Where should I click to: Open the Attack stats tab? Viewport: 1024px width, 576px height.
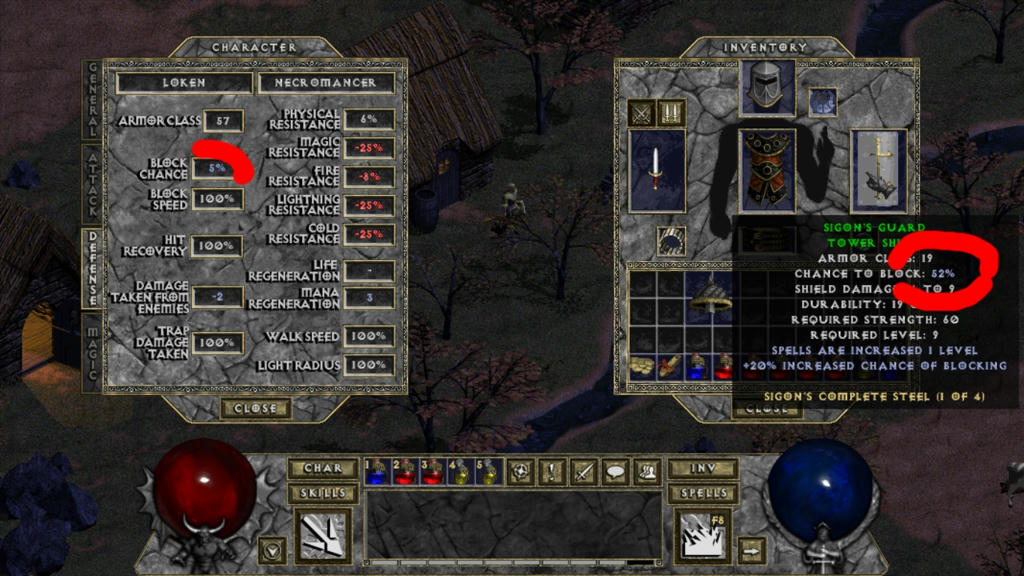(x=92, y=184)
